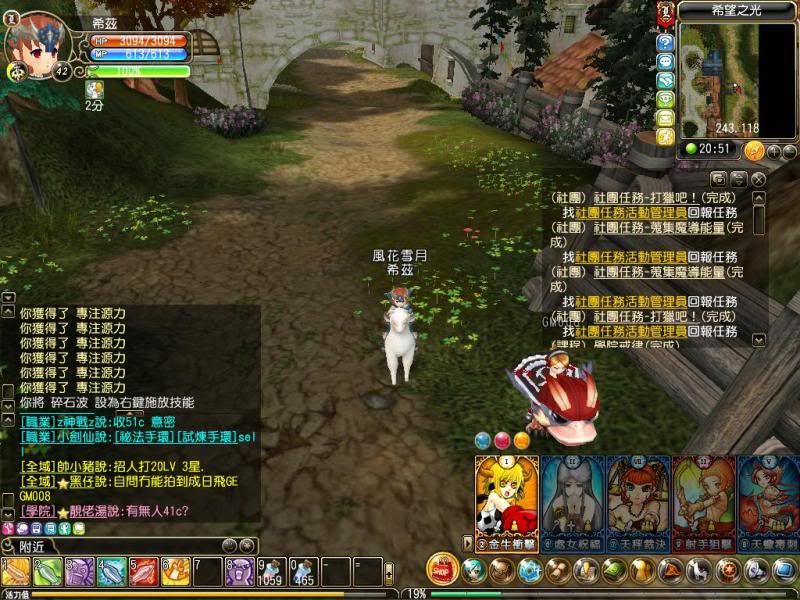The width and height of the screenshot is (800, 600).
Task: Close the quest tracker panel
Action: point(759,179)
